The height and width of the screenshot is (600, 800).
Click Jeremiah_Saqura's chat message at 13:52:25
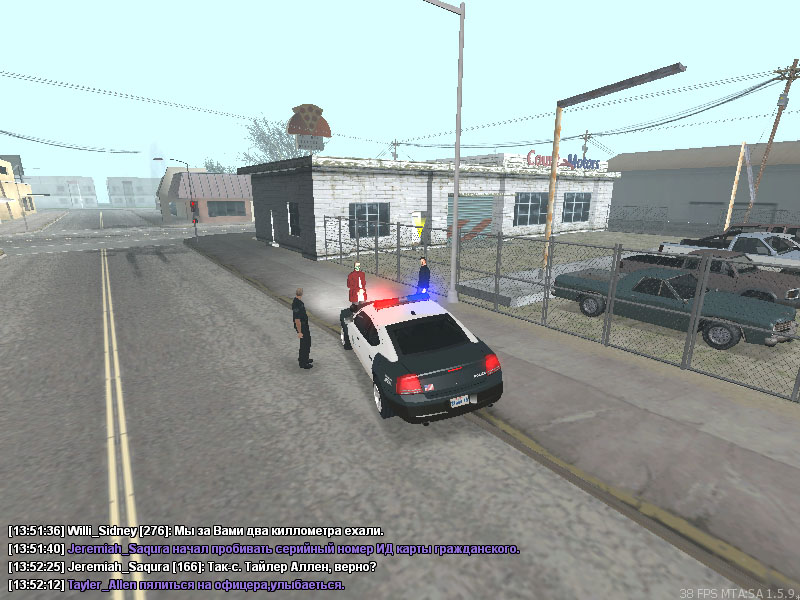click(192, 566)
